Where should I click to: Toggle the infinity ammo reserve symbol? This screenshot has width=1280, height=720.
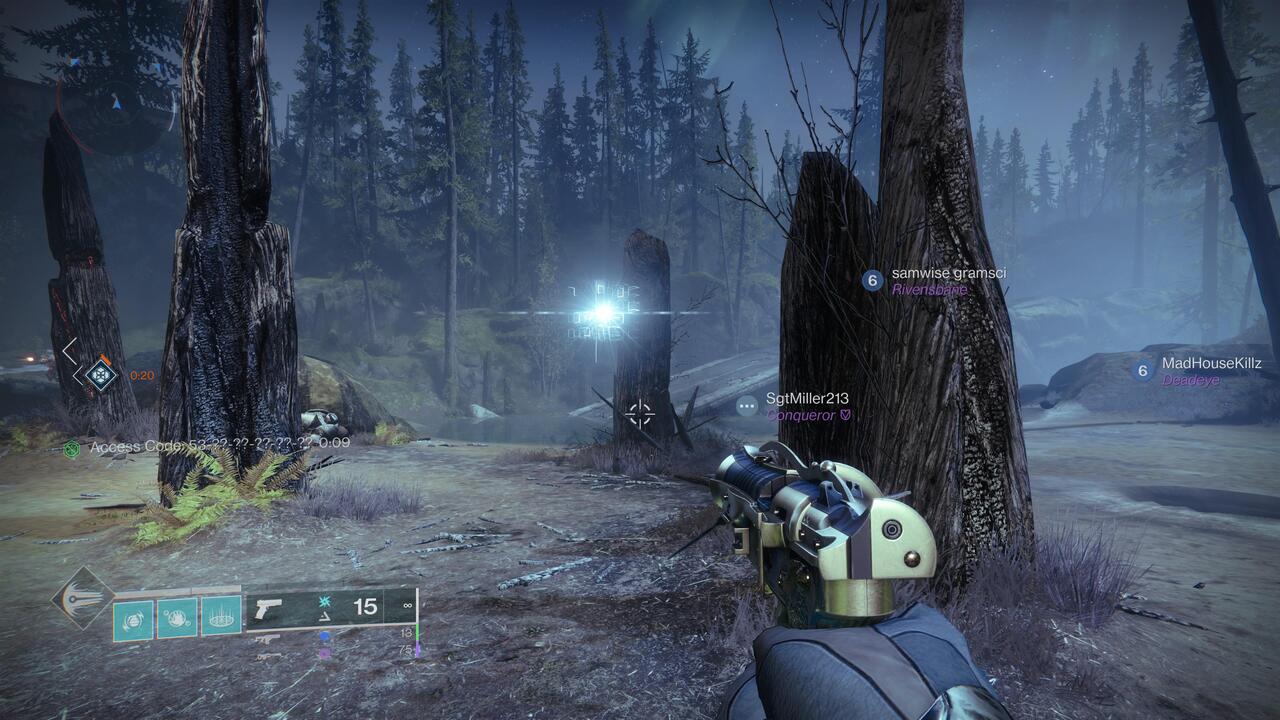[x=406, y=605]
